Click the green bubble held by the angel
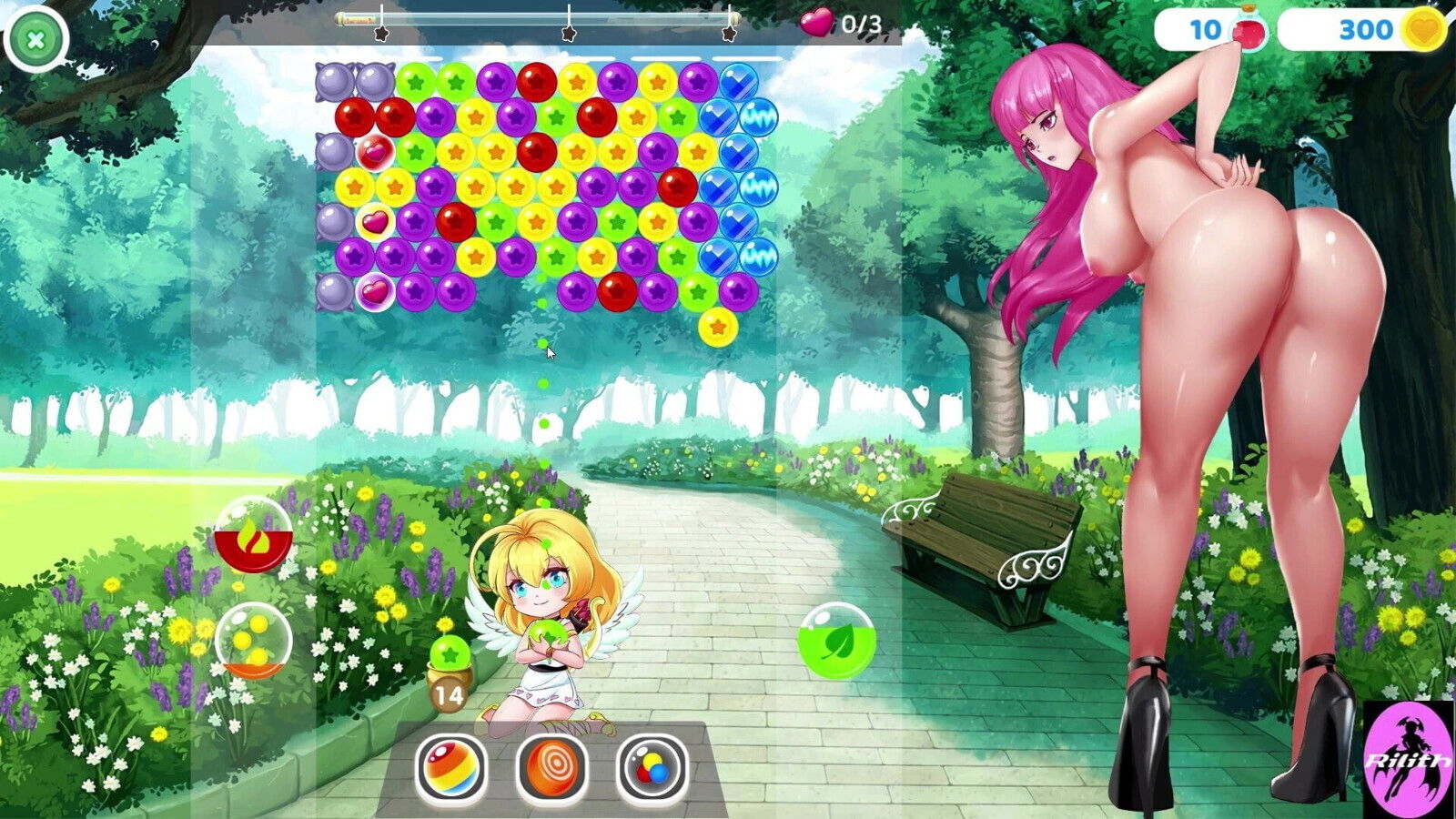1456x819 pixels. coord(547,632)
